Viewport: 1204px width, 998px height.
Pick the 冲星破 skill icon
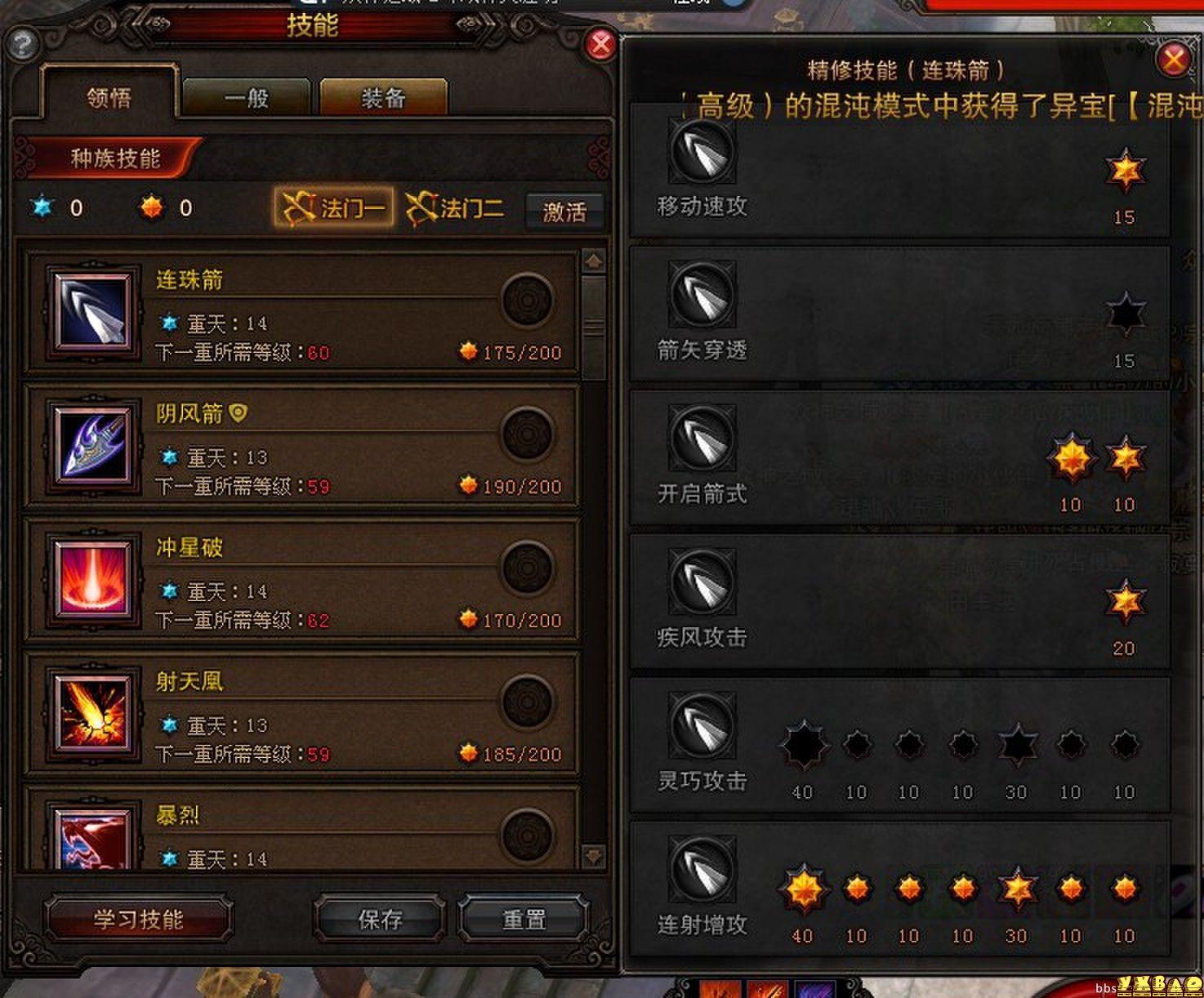(x=91, y=580)
